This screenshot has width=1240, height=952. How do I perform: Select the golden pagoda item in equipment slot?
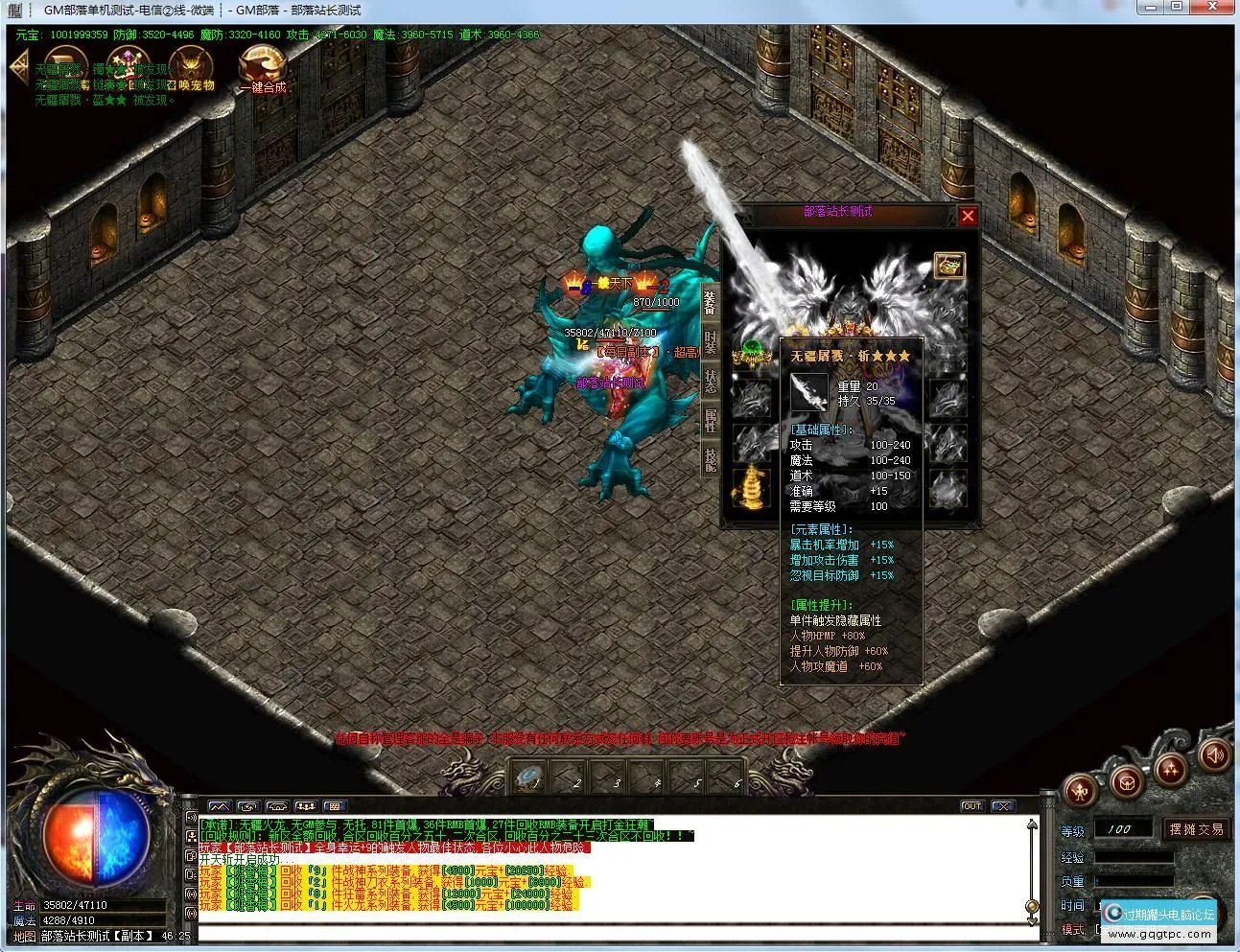click(x=752, y=487)
